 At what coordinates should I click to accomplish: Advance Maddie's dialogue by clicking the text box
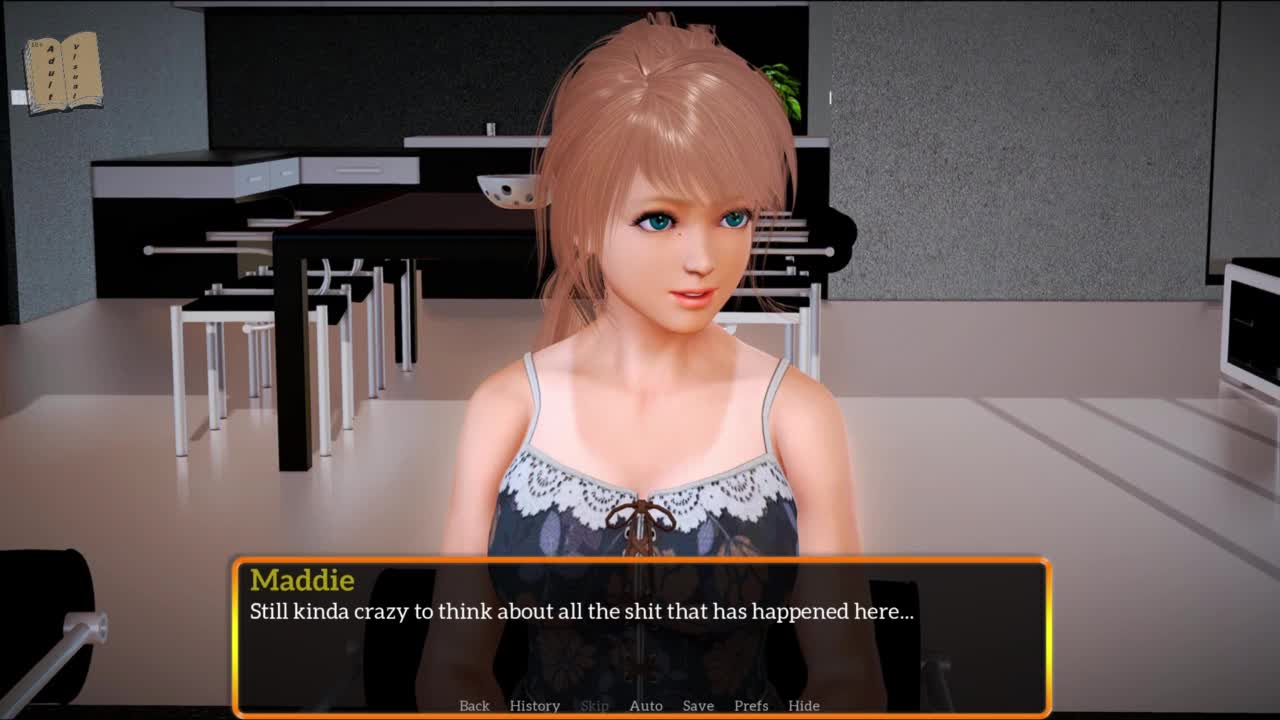point(640,640)
